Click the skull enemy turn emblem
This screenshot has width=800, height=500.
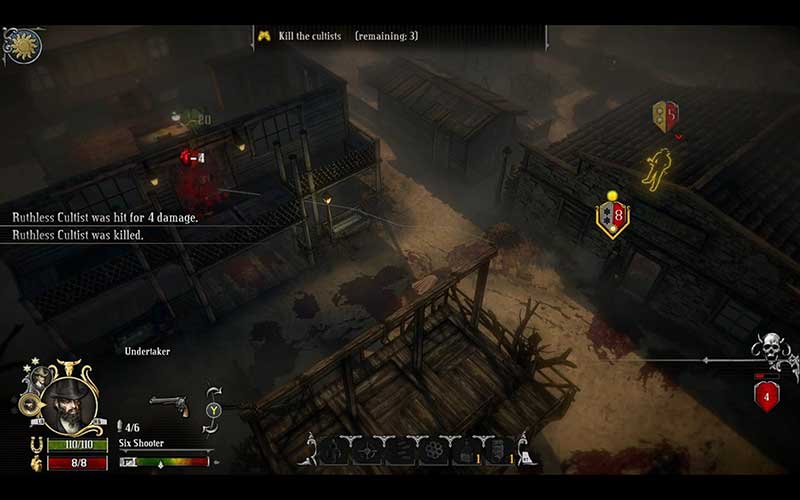[x=771, y=351]
